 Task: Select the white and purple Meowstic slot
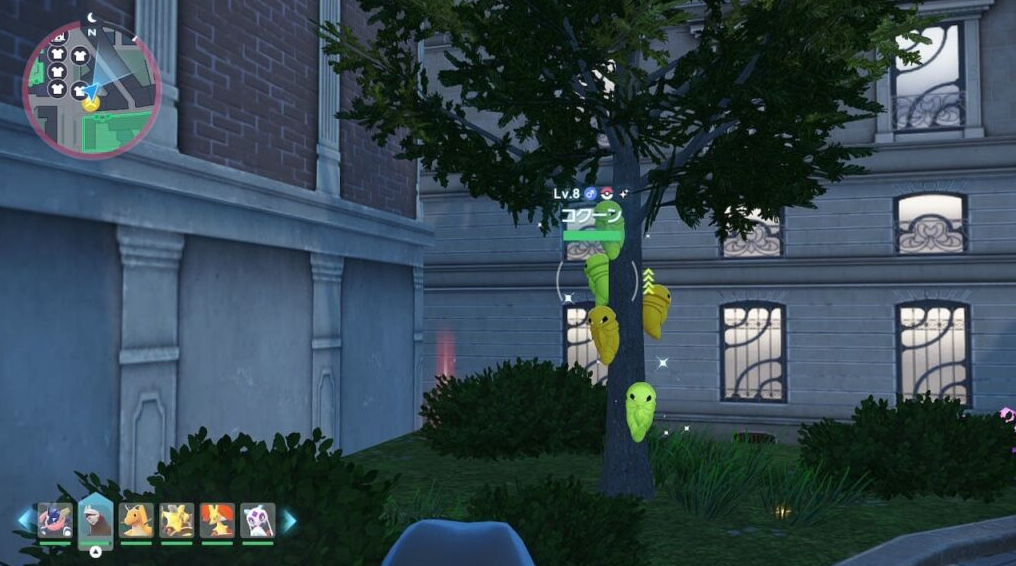coord(258,520)
